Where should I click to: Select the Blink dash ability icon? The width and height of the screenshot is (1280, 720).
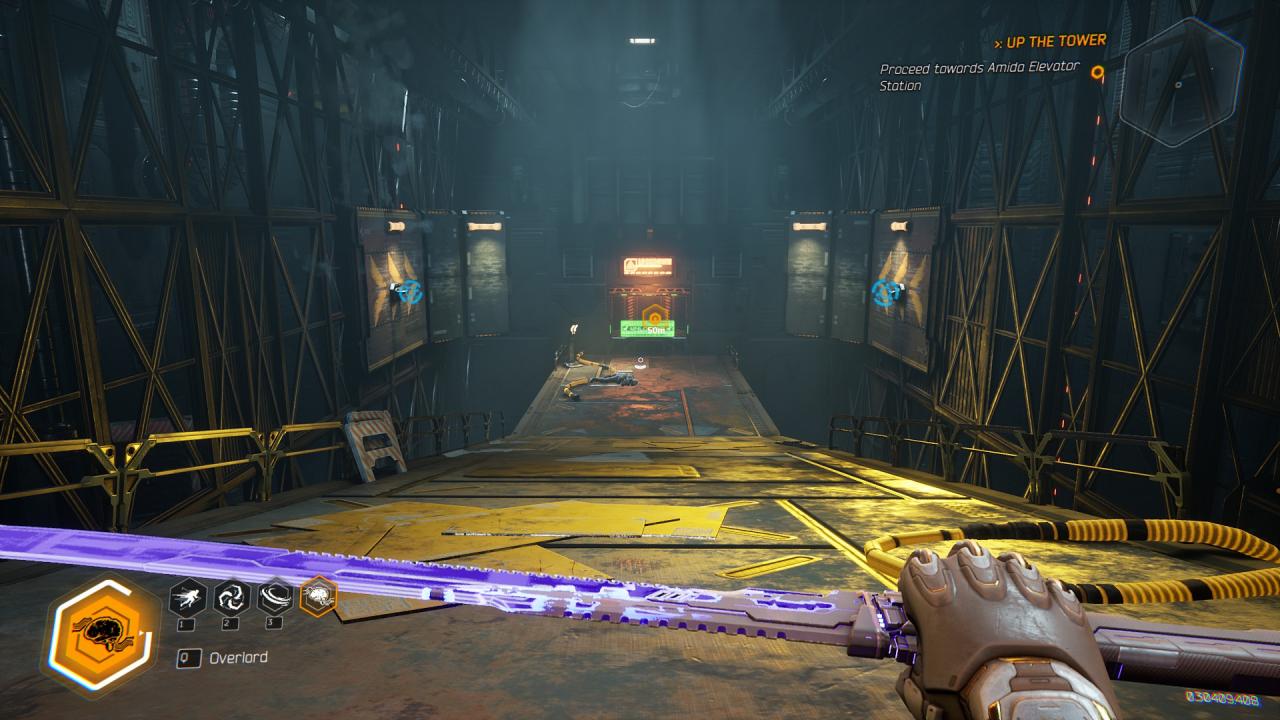188,598
